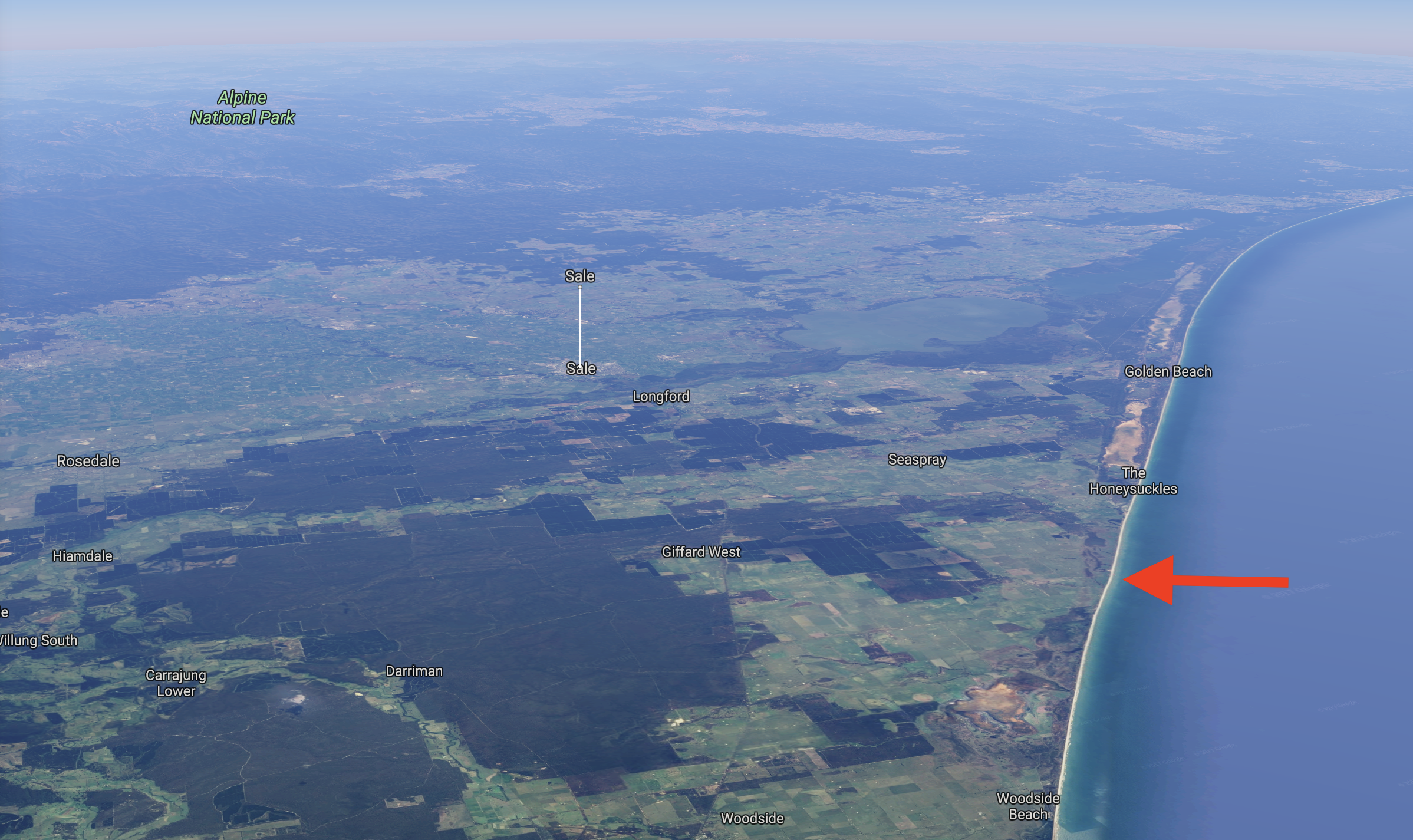Choose the Woodside Beach label
This screenshot has width=1413, height=840.
pyautogui.click(x=1028, y=806)
